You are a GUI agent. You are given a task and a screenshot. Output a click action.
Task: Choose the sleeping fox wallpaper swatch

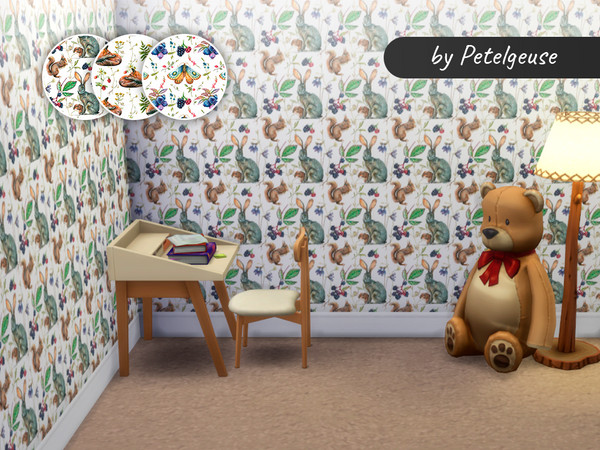(126, 74)
